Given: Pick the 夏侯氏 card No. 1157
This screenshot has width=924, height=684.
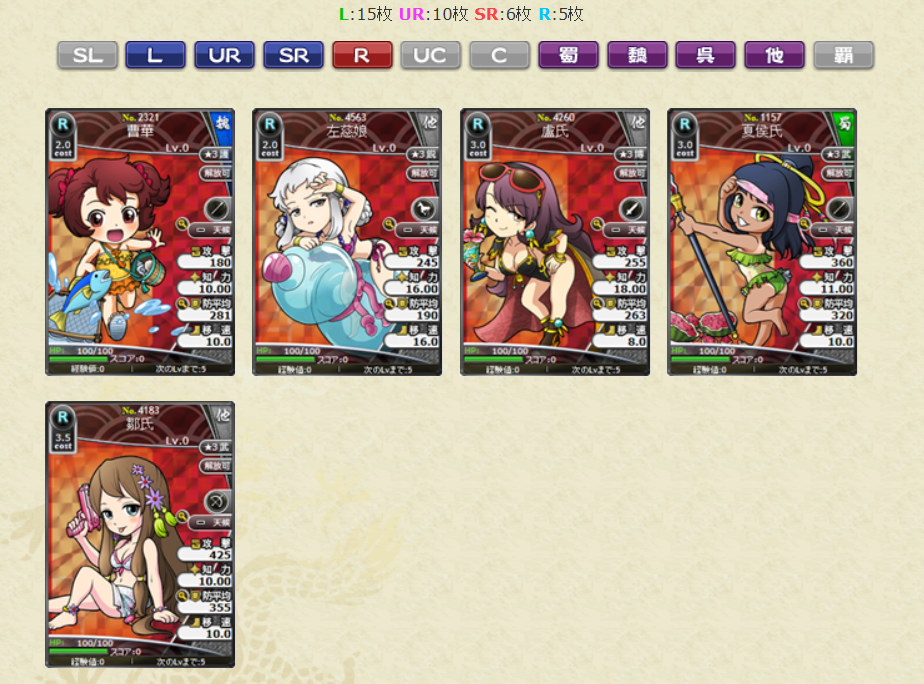Looking at the screenshot, I should (762, 242).
